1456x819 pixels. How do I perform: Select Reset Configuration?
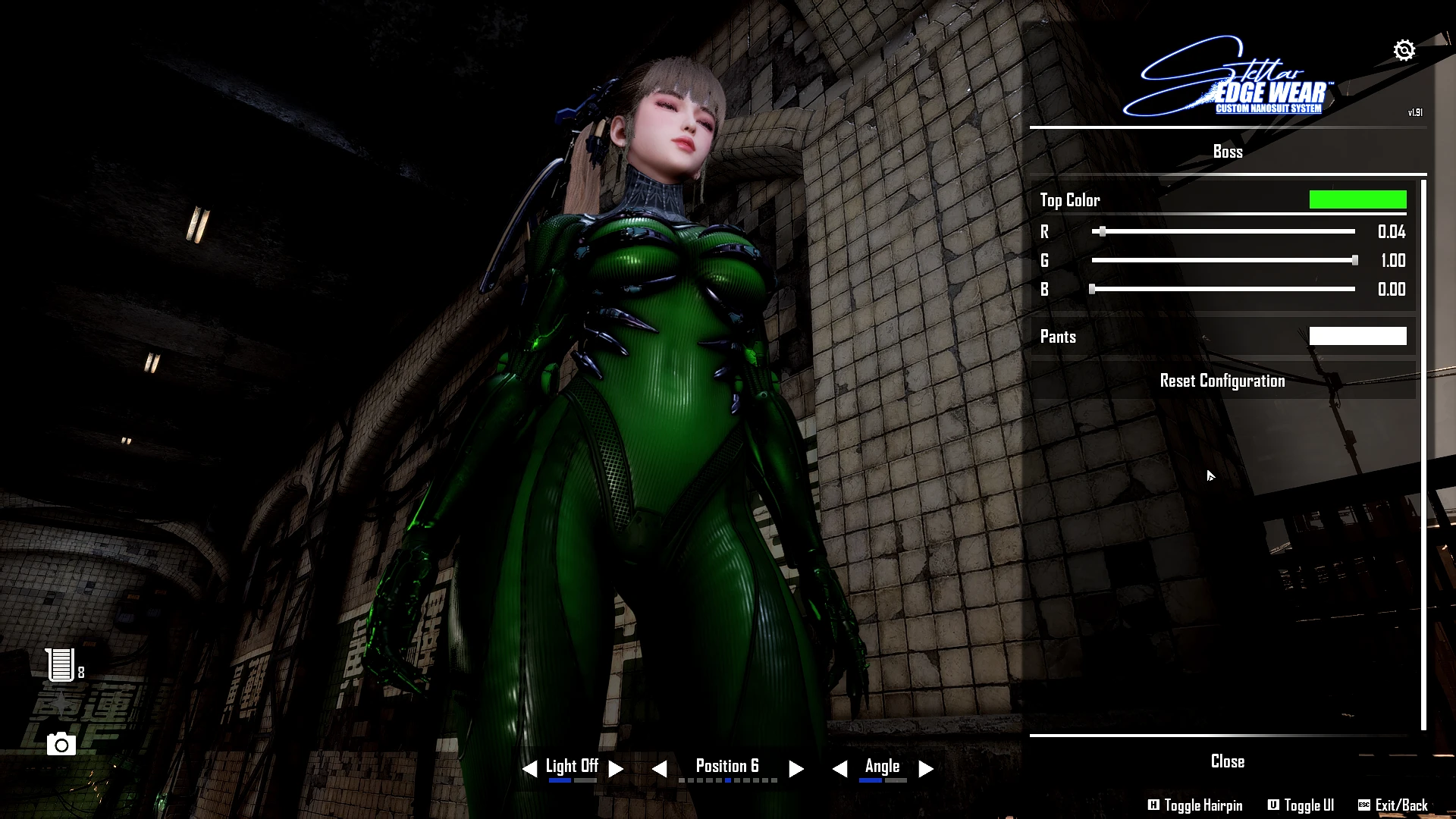coord(1222,381)
